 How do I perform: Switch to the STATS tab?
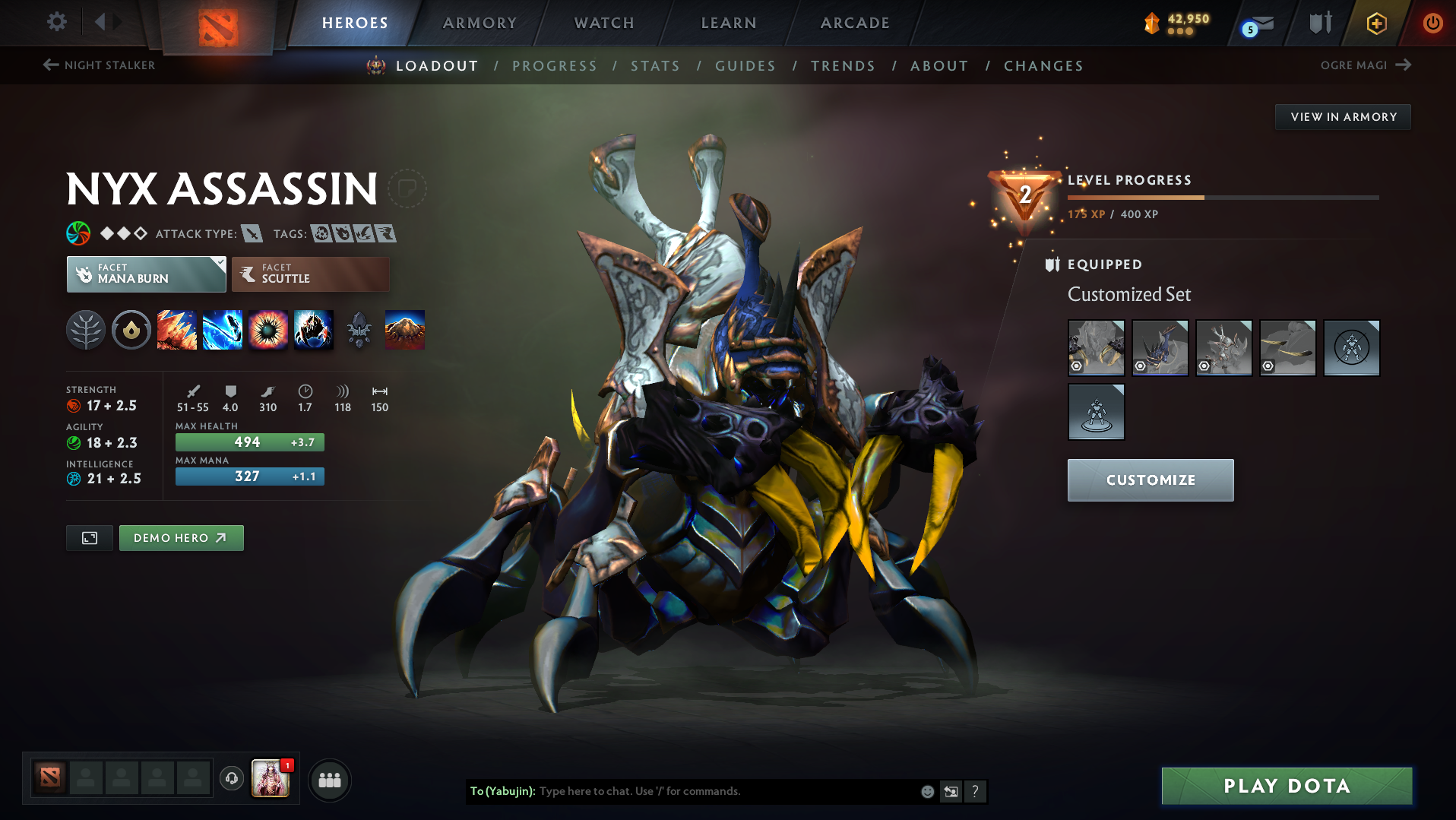[655, 66]
